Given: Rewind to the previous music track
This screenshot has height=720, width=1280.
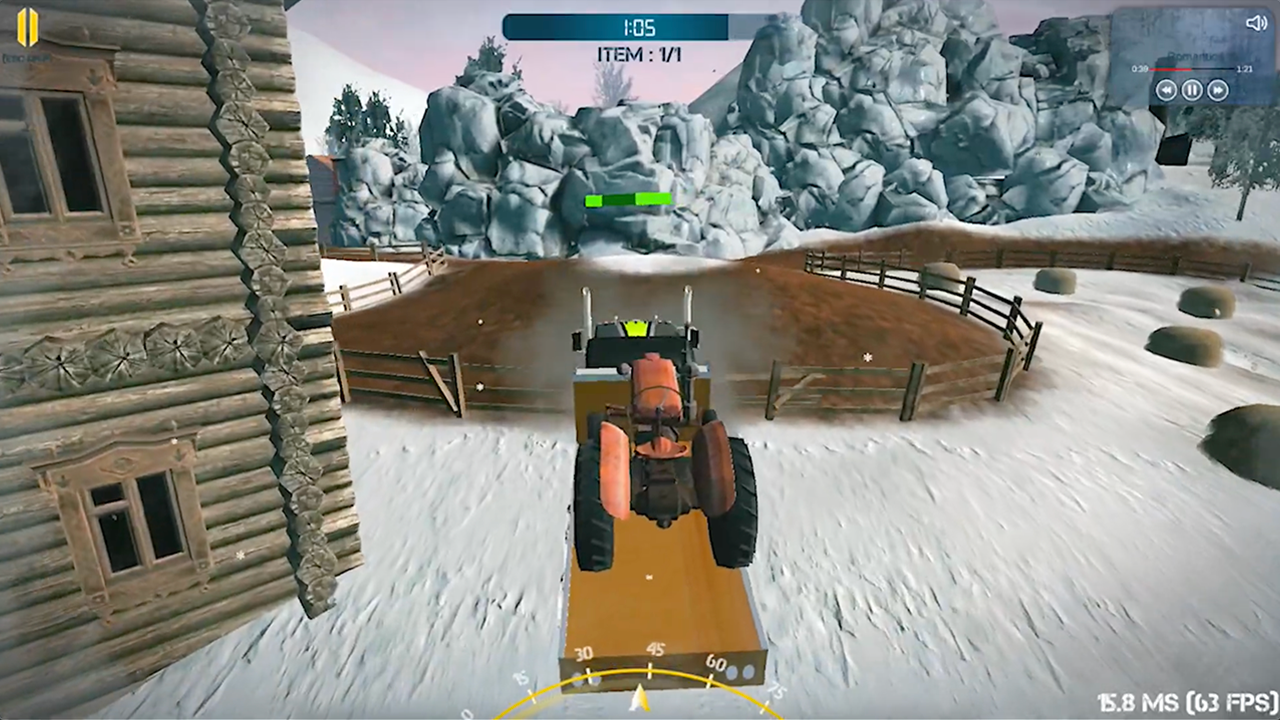Looking at the screenshot, I should pyautogui.click(x=1166, y=90).
